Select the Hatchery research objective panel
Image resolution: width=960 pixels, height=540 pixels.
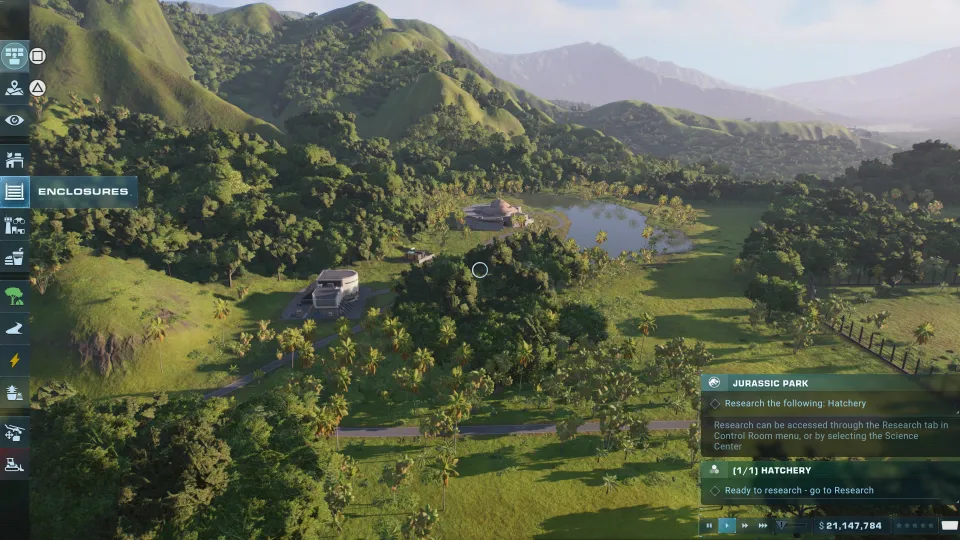coord(828,470)
